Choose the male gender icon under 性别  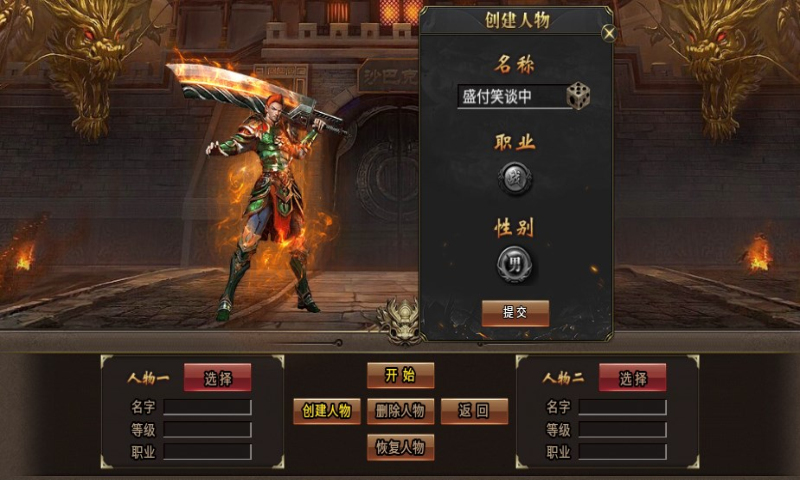coord(515,264)
